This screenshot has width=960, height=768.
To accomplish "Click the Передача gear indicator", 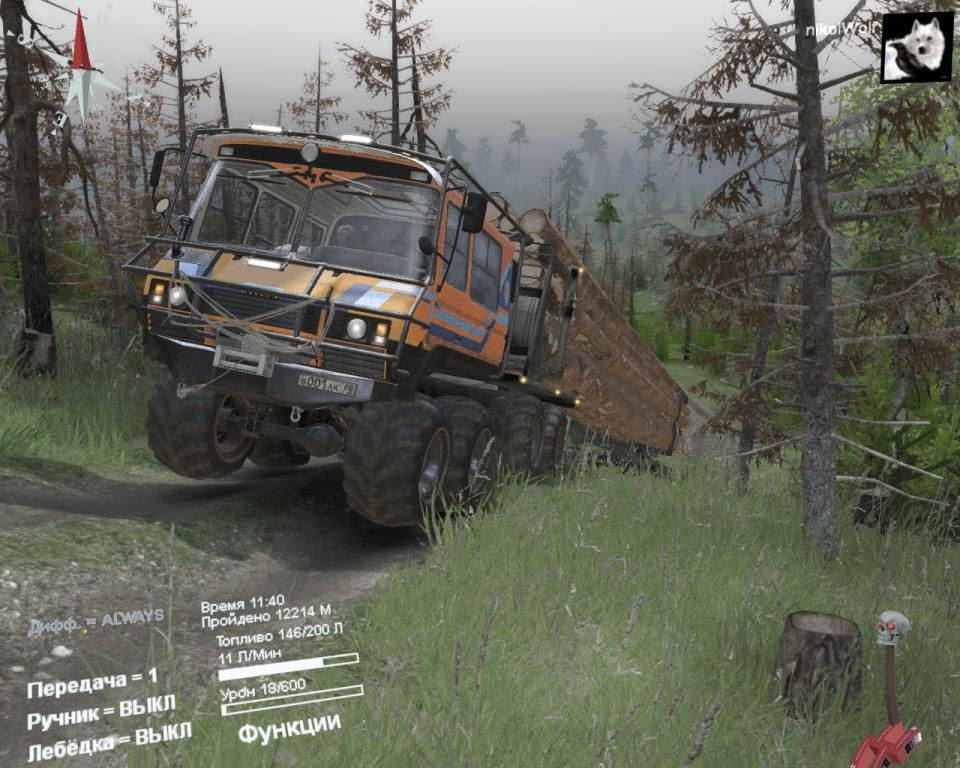I will (x=92, y=683).
